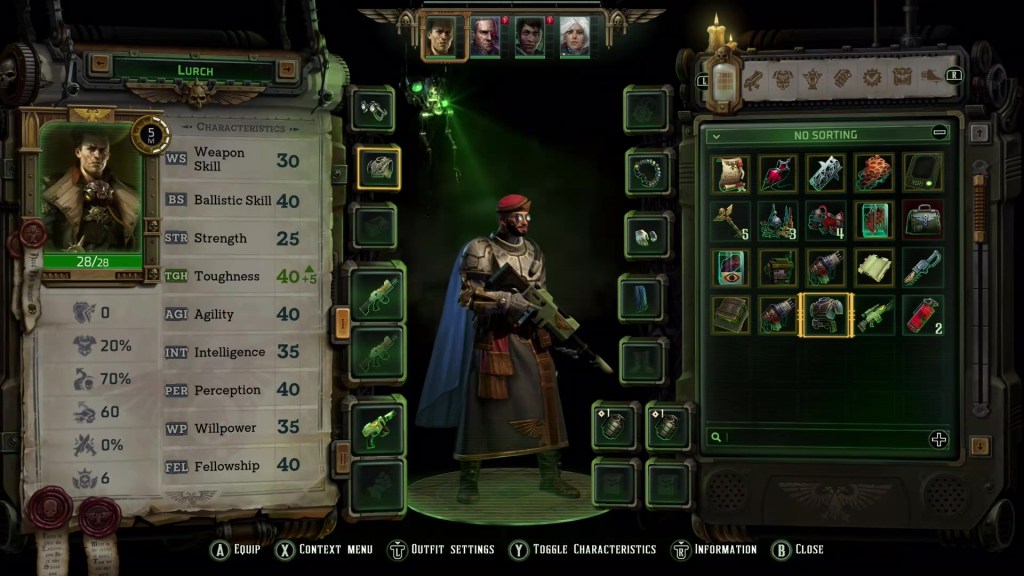Choose the green medkit bag item

pyautogui.click(x=923, y=221)
